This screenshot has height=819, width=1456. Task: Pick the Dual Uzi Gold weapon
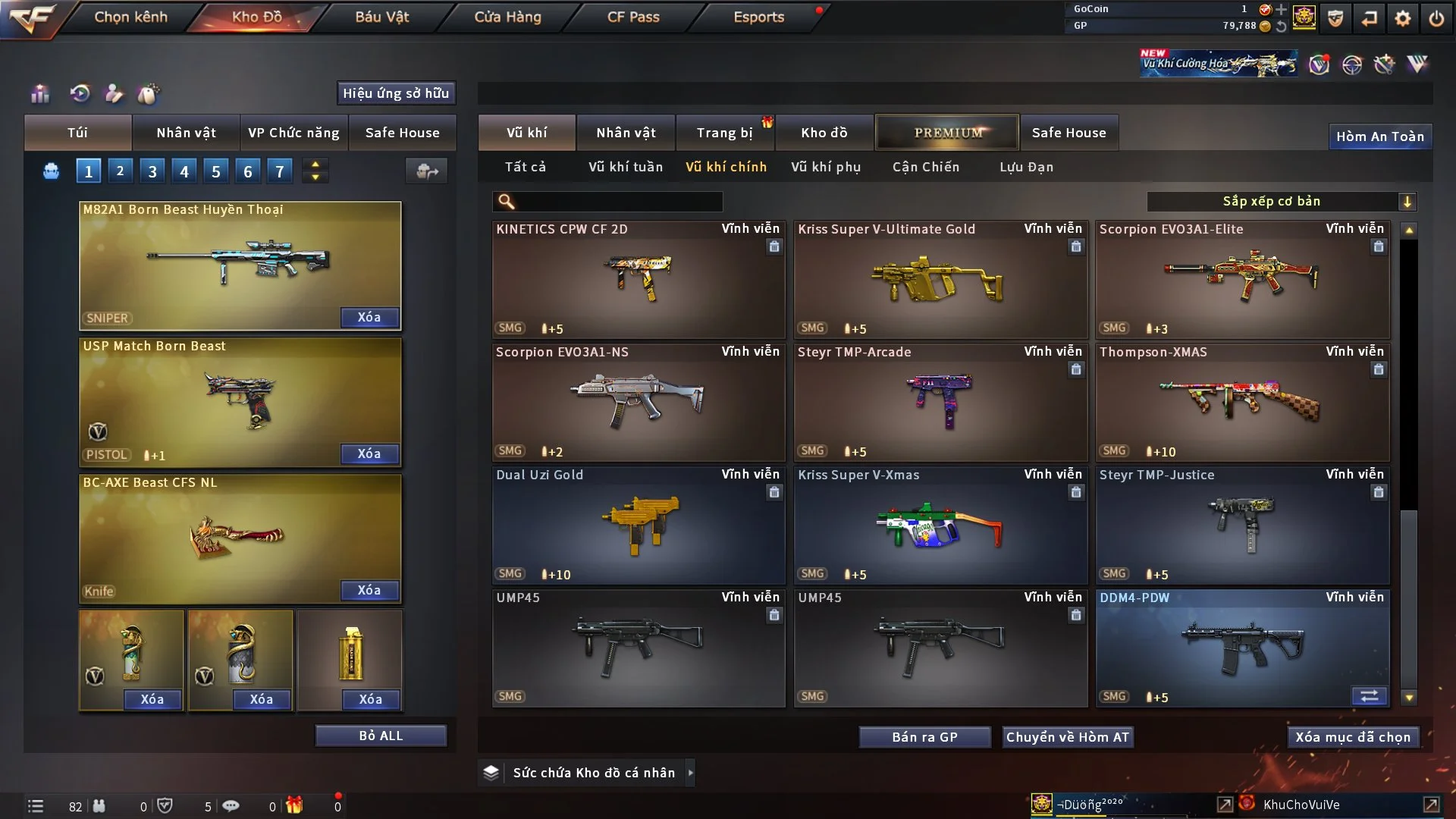click(x=638, y=526)
